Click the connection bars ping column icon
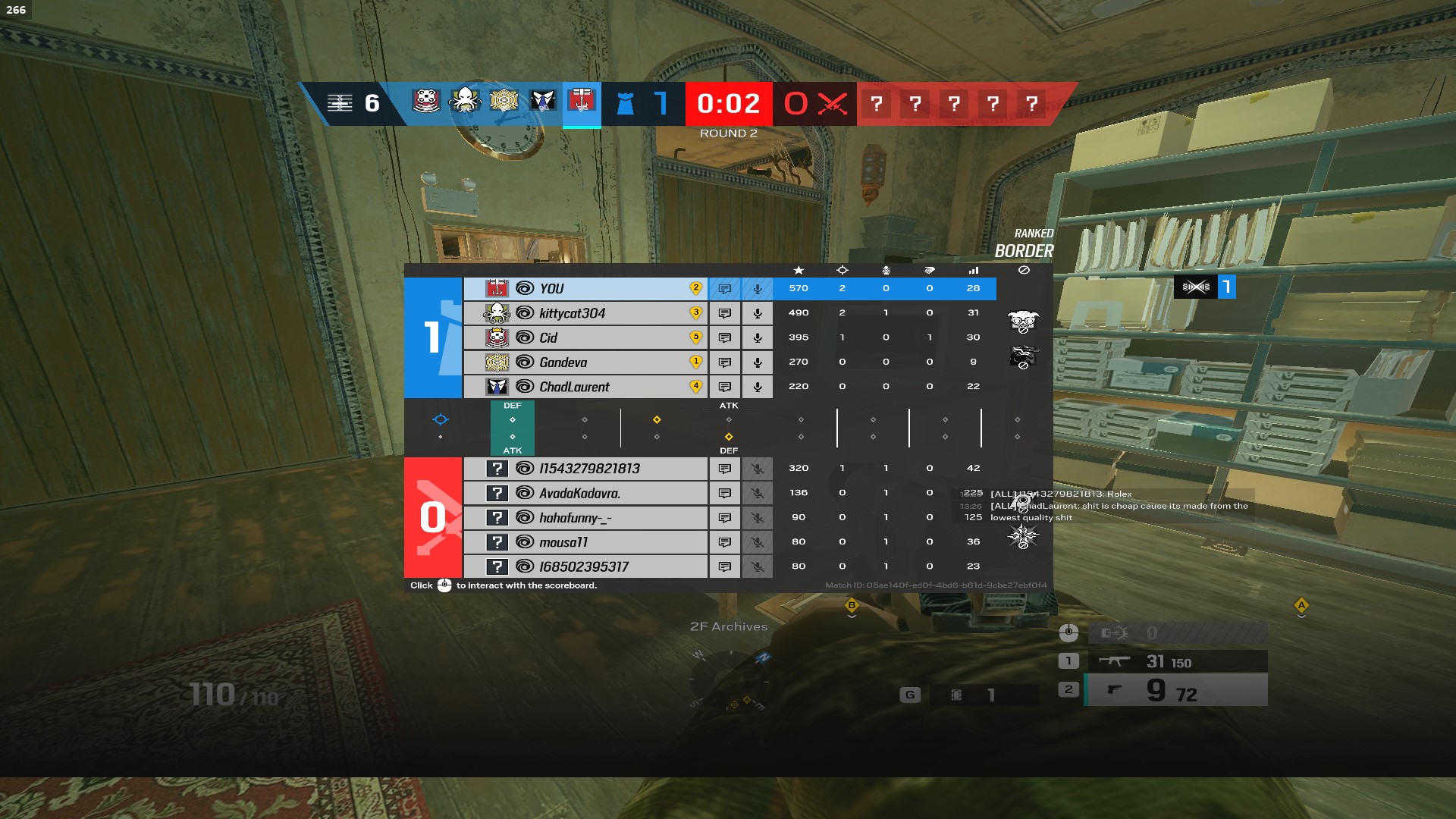This screenshot has width=1456, height=819. click(x=974, y=270)
